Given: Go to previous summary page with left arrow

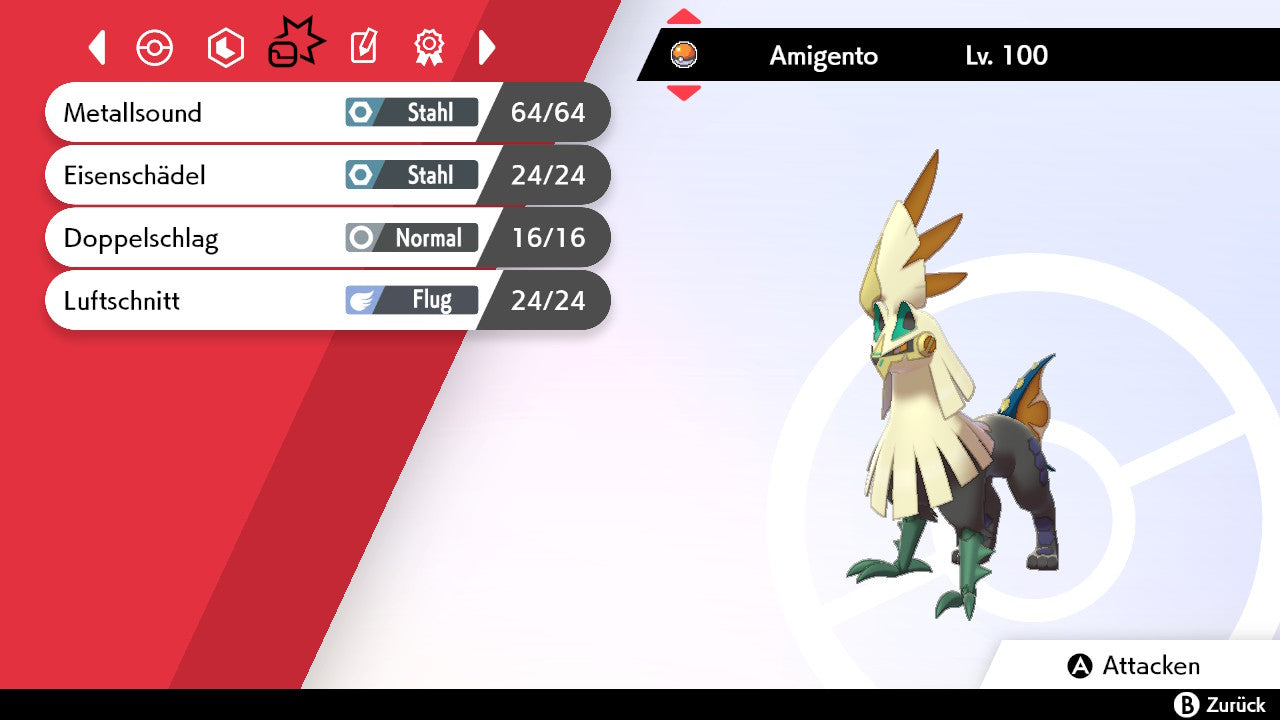Looking at the screenshot, I should coord(97,47).
